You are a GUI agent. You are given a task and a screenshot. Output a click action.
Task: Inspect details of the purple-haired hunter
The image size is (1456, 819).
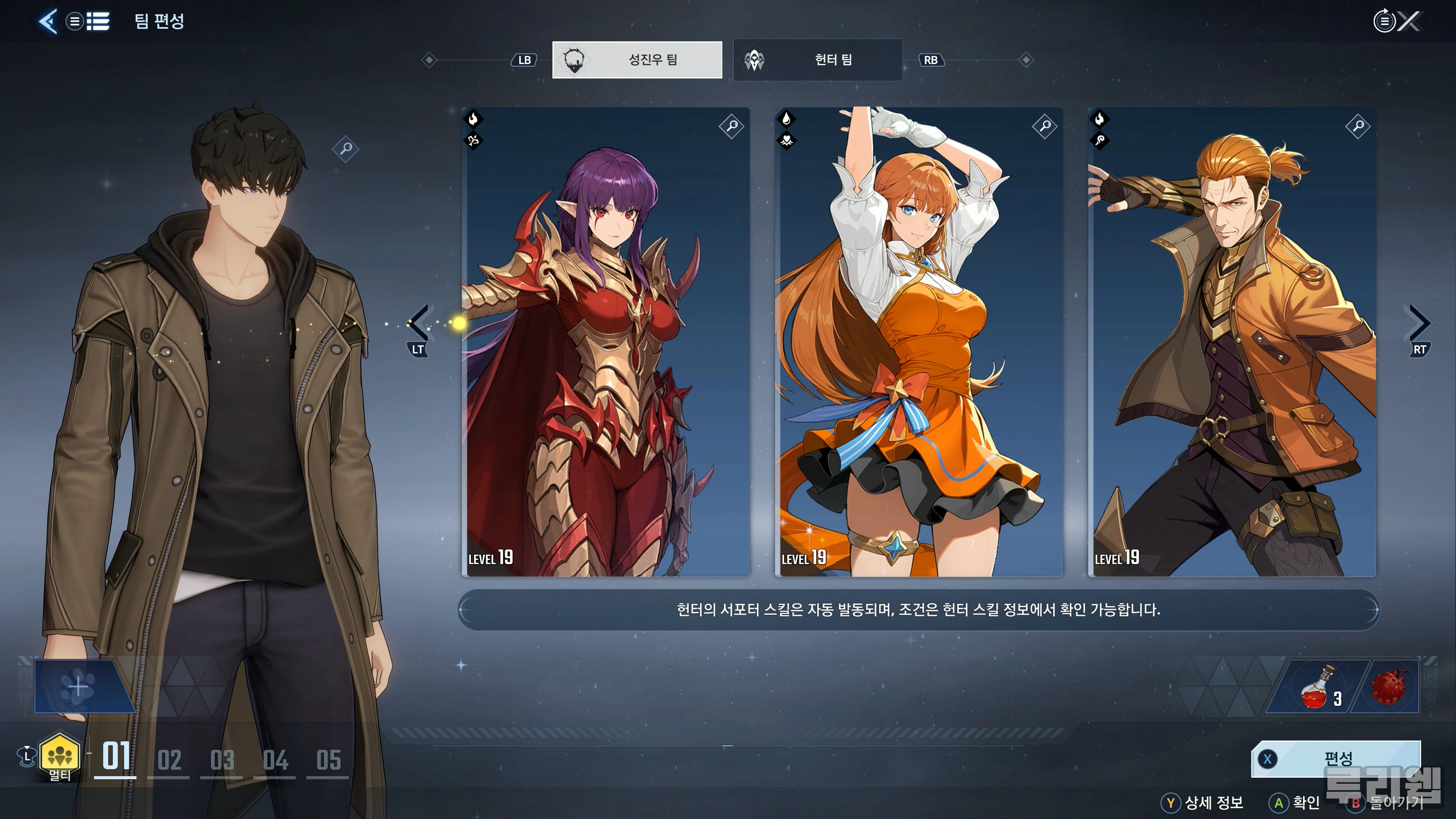[731, 126]
